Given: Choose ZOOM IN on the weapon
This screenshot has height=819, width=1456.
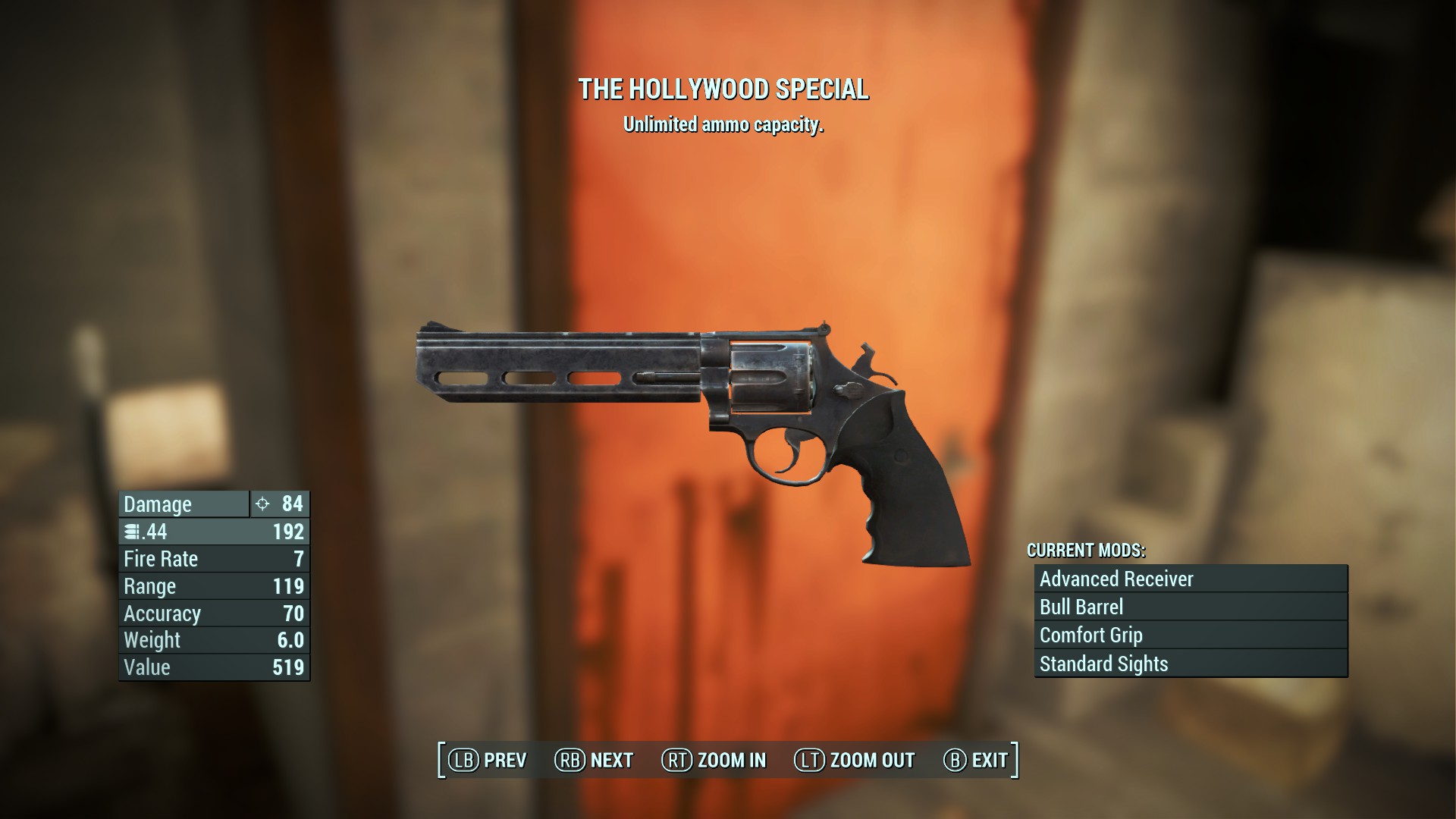Looking at the screenshot, I should tap(714, 760).
